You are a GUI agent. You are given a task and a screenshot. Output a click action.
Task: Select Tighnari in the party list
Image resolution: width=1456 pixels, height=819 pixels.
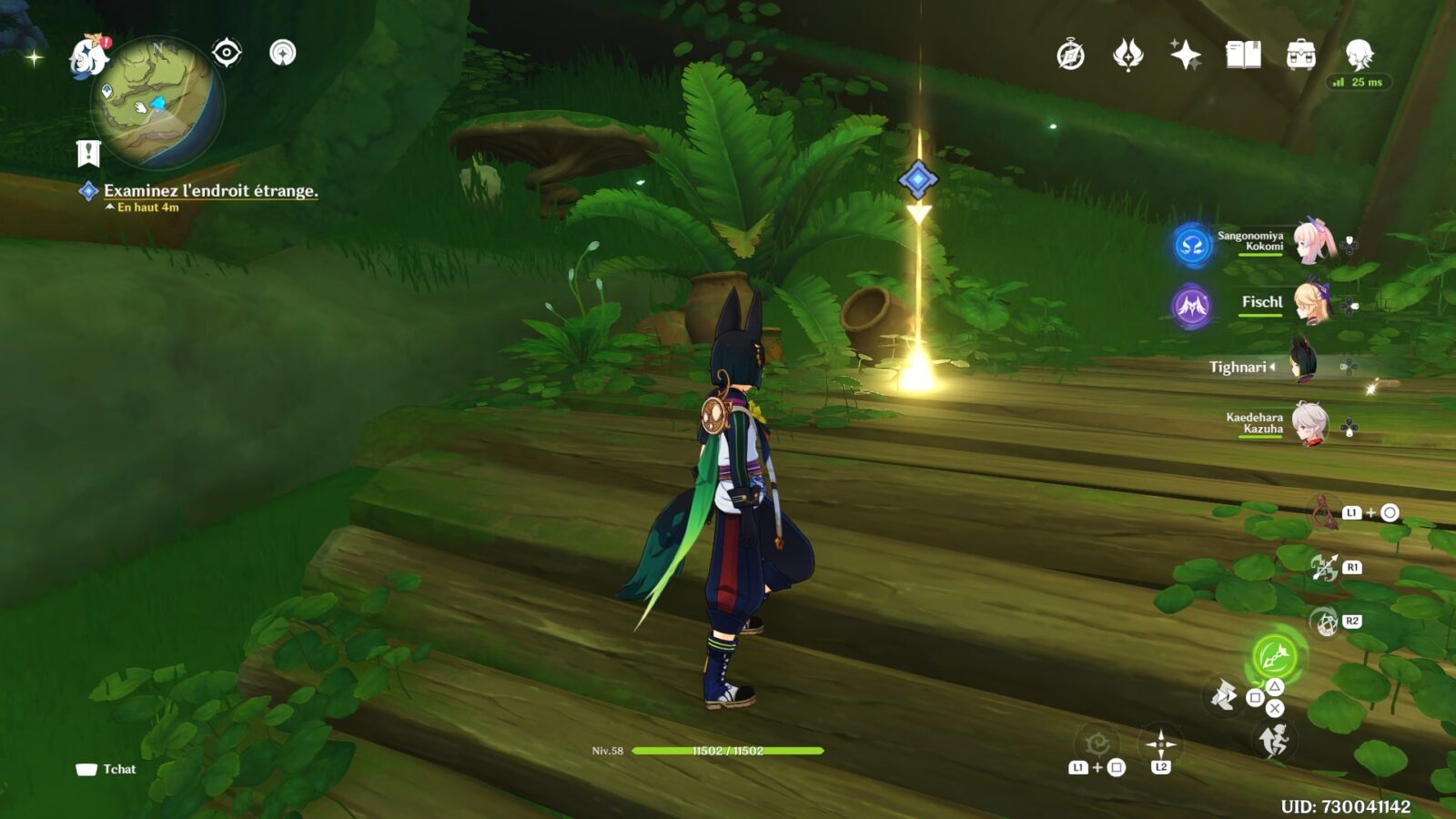point(1303,366)
